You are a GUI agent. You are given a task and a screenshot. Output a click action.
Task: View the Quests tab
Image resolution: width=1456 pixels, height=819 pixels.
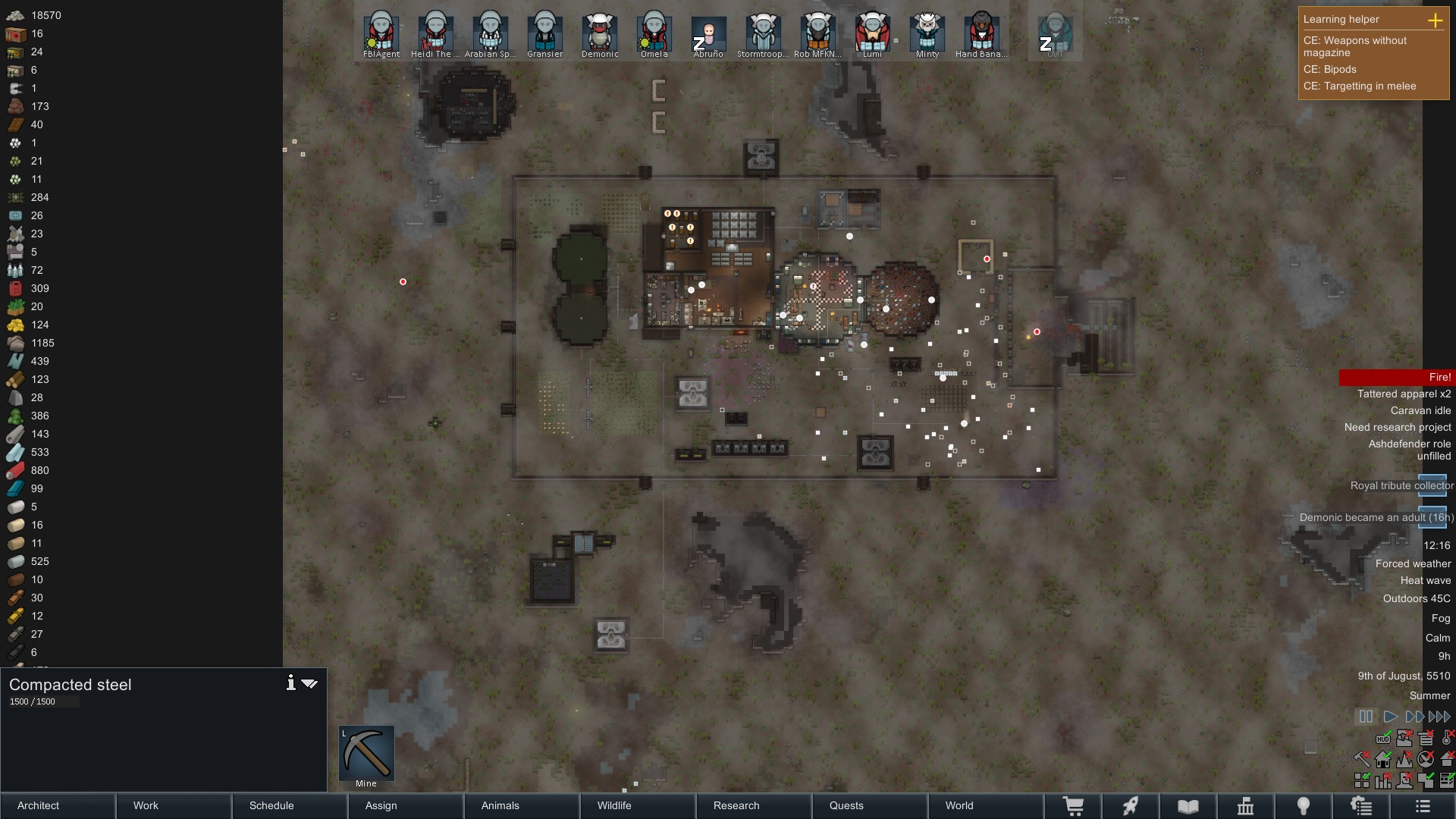(870, 805)
